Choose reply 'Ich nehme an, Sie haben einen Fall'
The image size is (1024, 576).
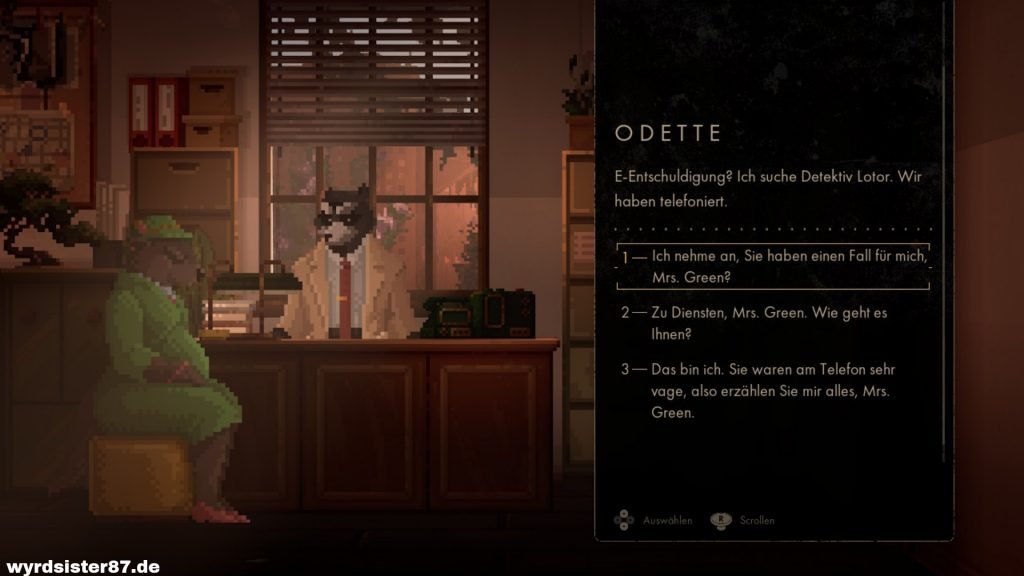tap(775, 266)
